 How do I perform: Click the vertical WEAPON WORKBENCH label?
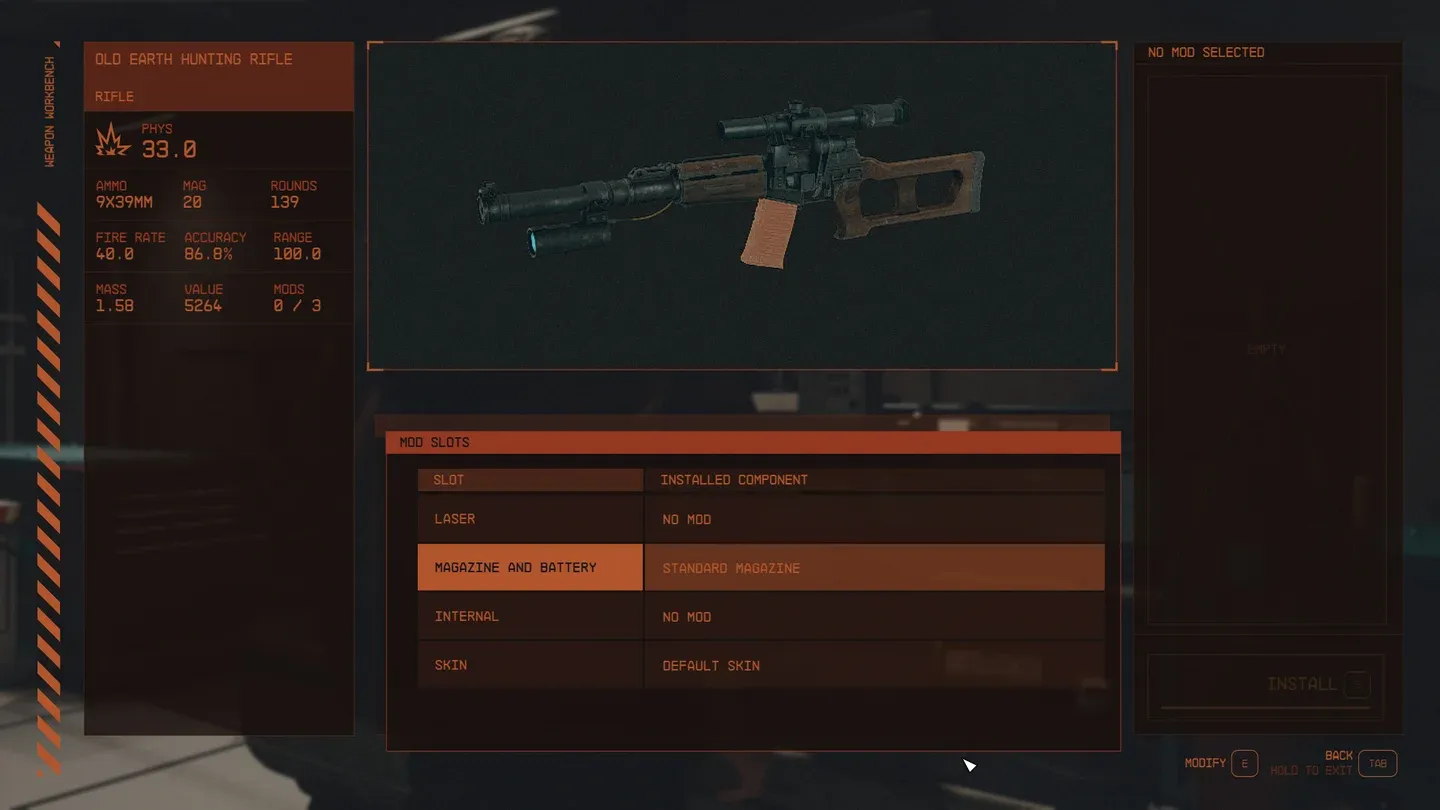(x=49, y=113)
